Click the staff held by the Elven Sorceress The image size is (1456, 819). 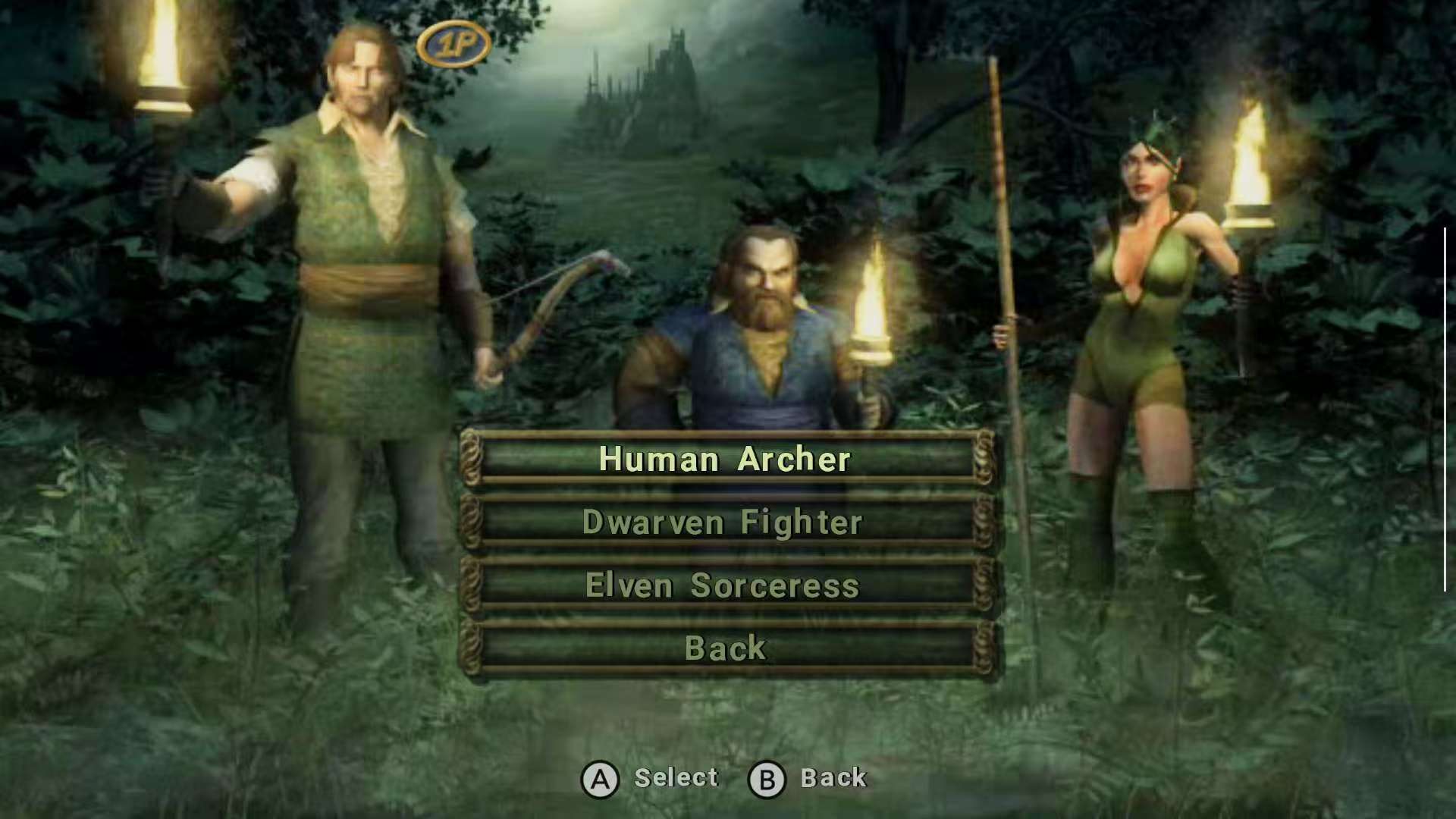pos(1001,227)
